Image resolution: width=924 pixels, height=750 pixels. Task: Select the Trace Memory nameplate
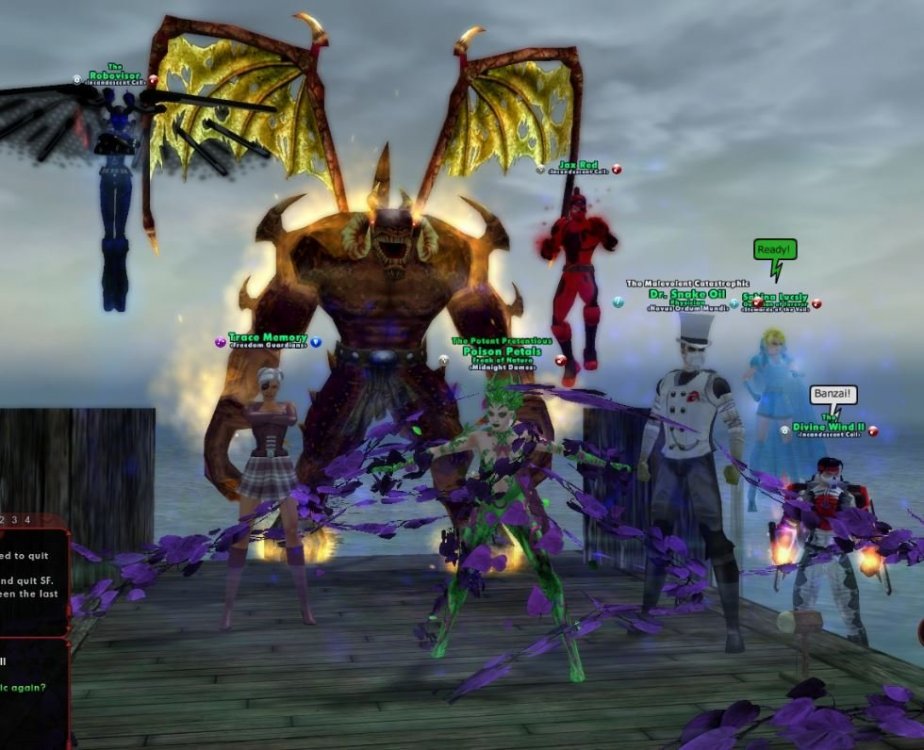(267, 339)
